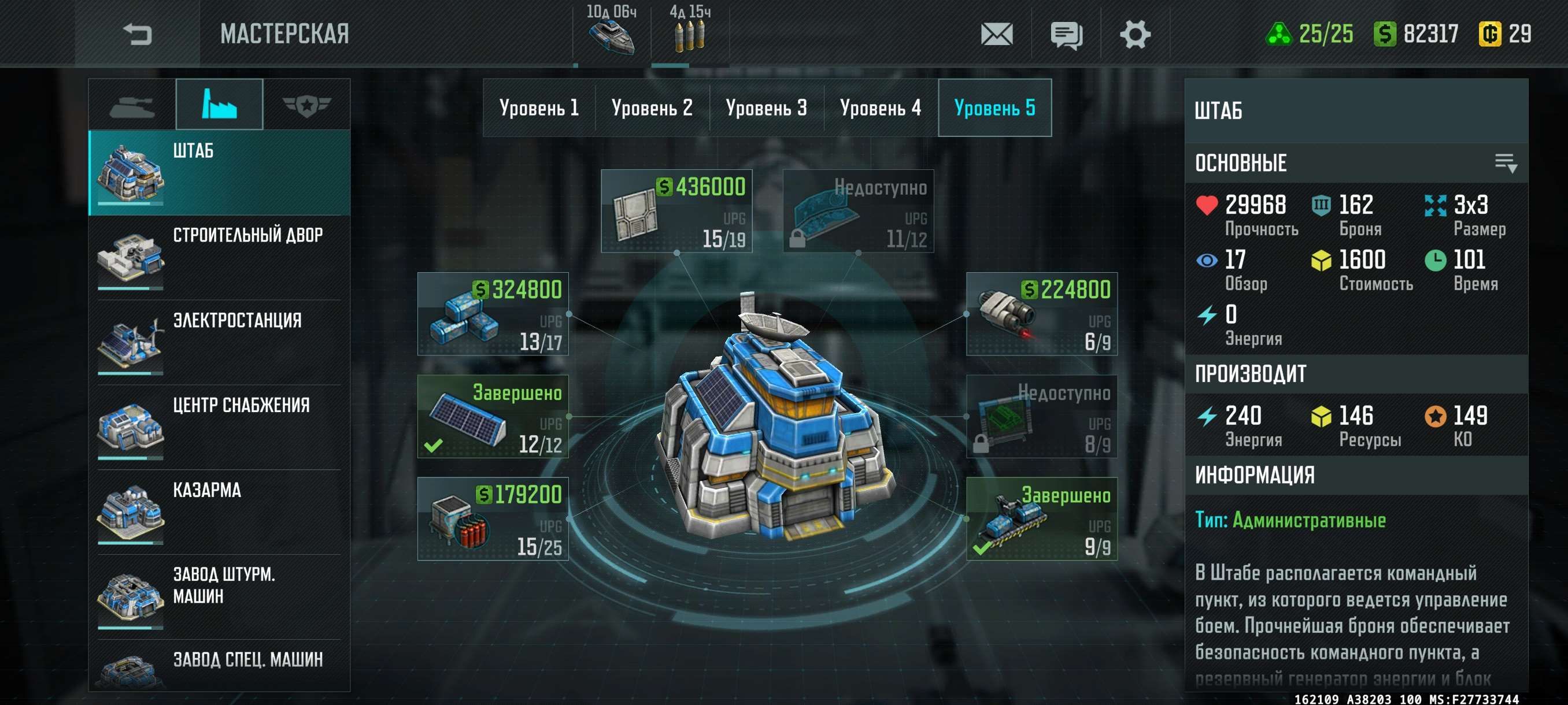Image resolution: width=1568 pixels, height=705 pixels.
Task: Choose Строительный двор from the building list
Action: [219, 257]
